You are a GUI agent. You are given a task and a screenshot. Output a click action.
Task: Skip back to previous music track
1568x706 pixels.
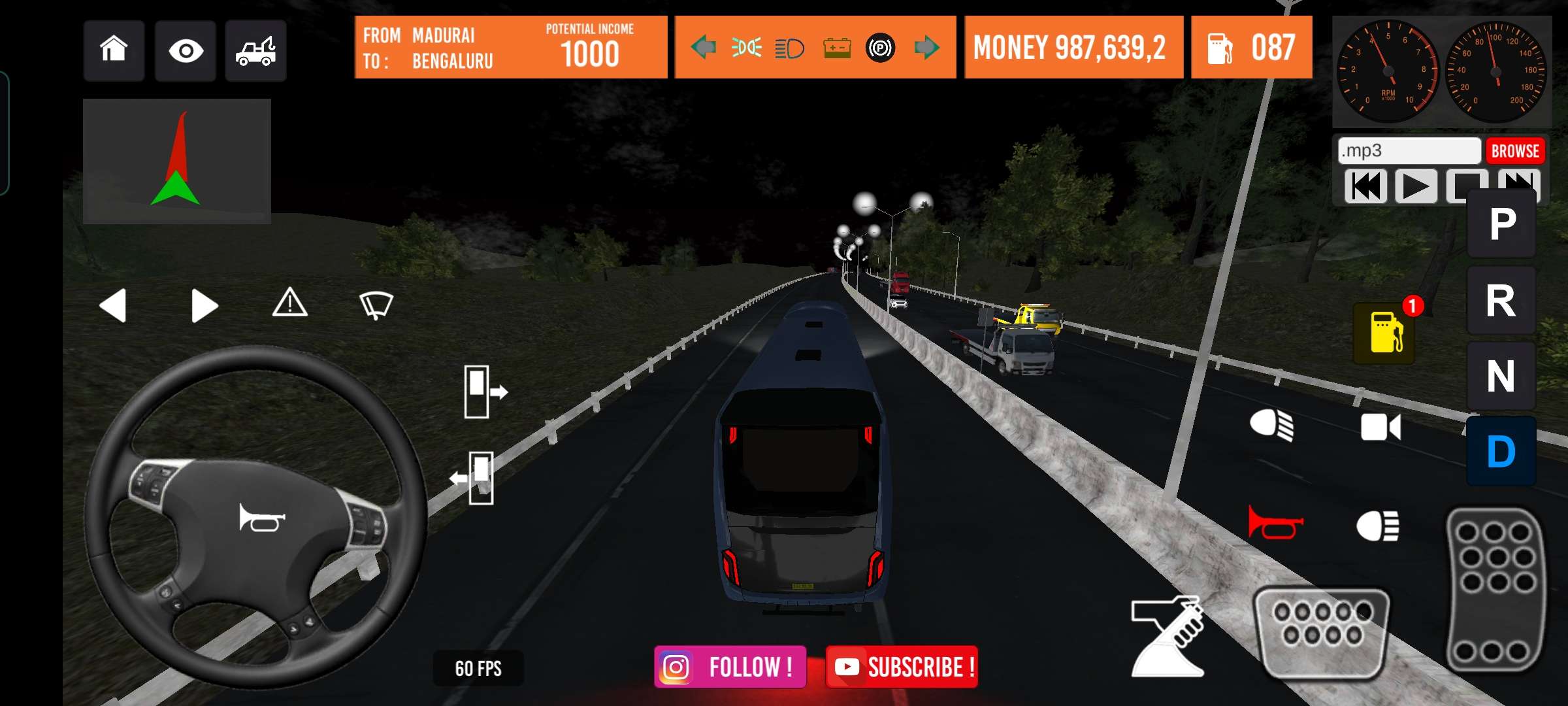tap(1366, 186)
